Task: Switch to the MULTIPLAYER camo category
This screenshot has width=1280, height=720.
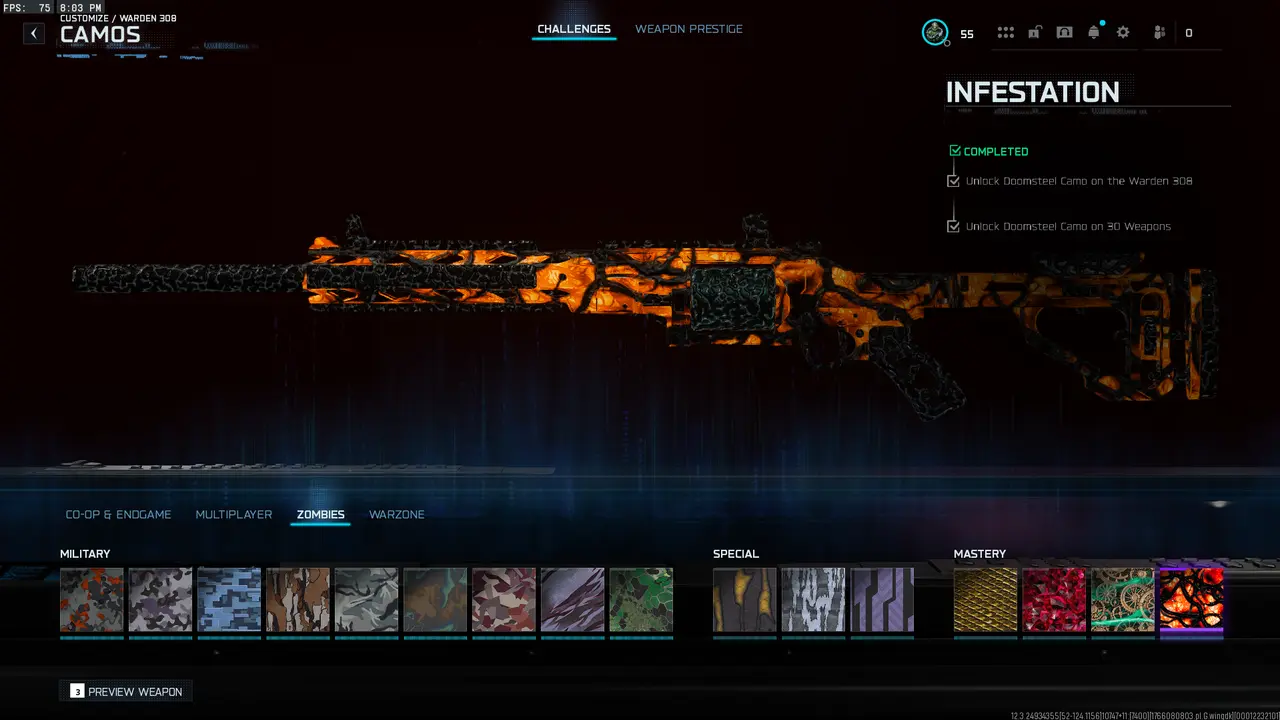Action: coord(234,514)
